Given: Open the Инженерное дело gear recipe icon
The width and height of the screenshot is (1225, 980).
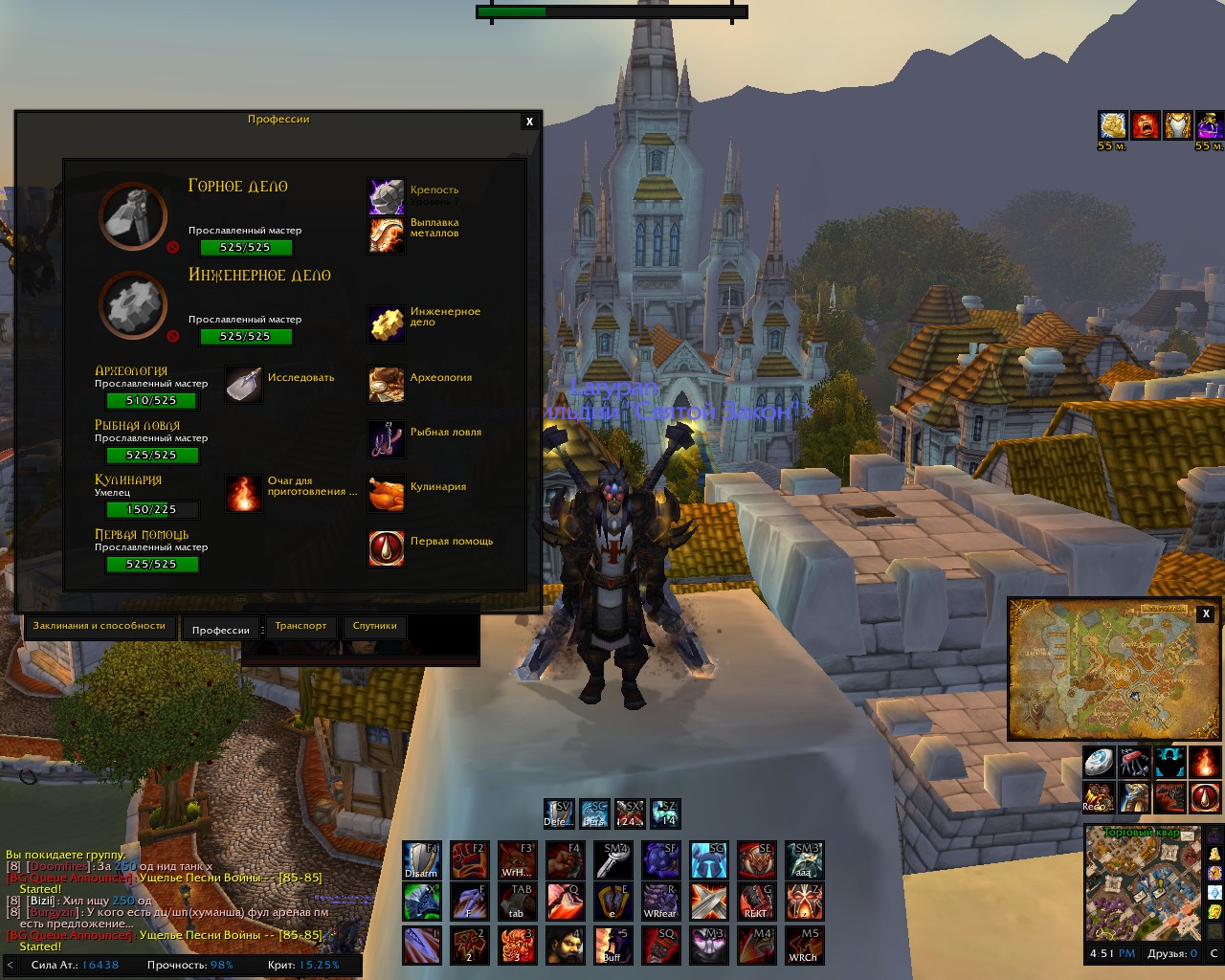Looking at the screenshot, I should click(387, 323).
